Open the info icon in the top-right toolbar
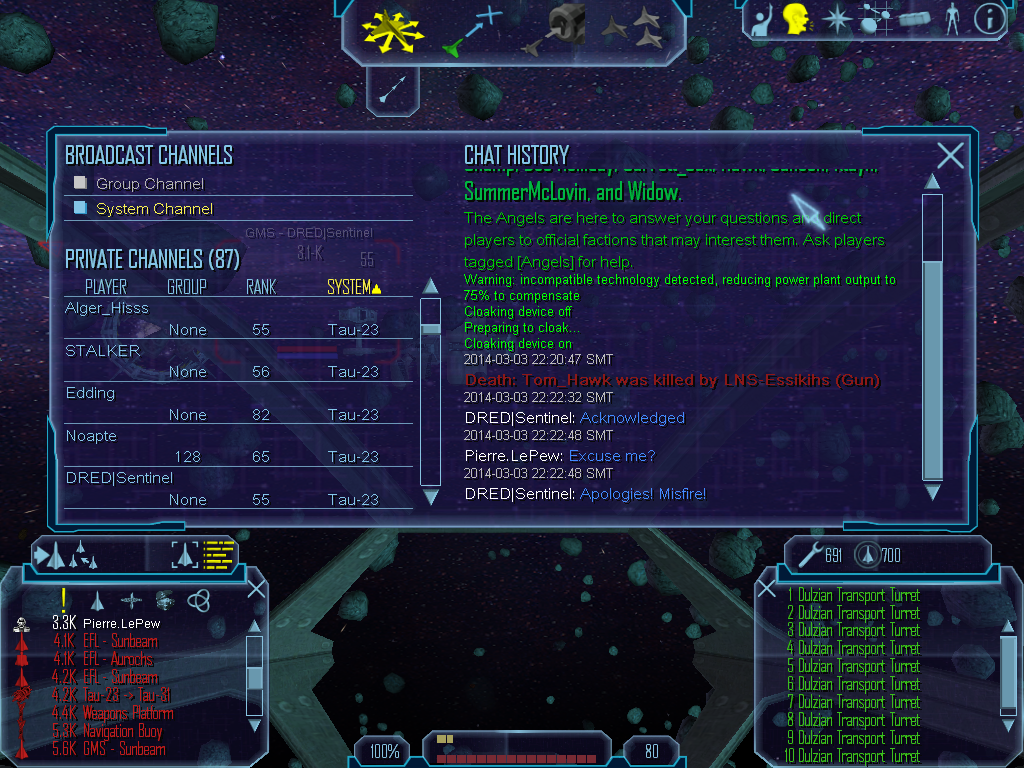This screenshot has width=1024, height=768. pyautogui.click(x=989, y=19)
